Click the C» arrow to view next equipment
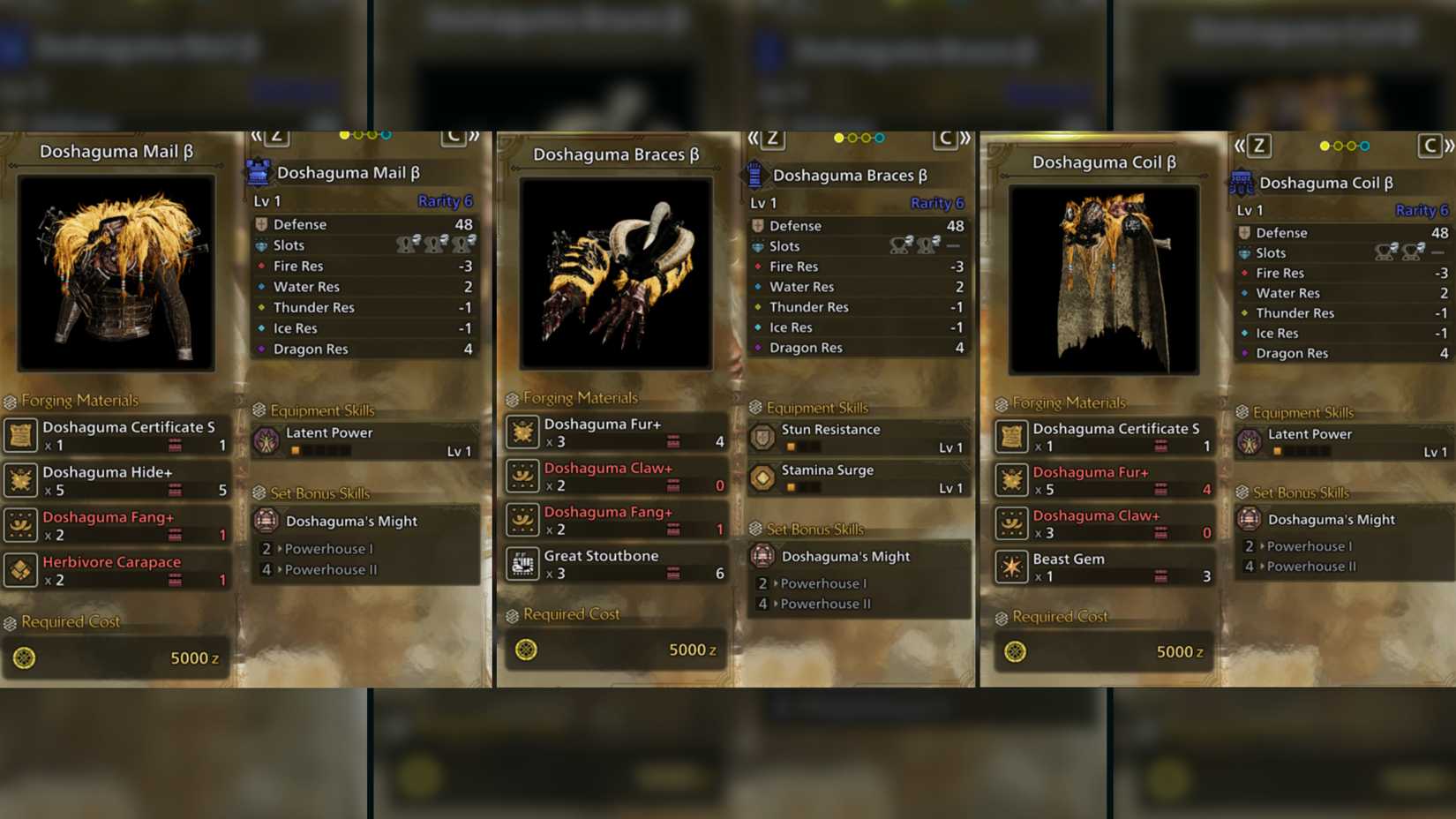This screenshot has width=1456, height=819. pos(462,137)
